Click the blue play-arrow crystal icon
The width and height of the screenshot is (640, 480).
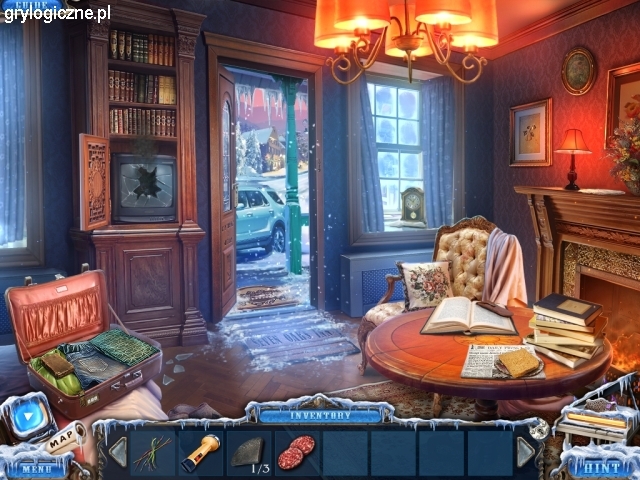click(25, 419)
